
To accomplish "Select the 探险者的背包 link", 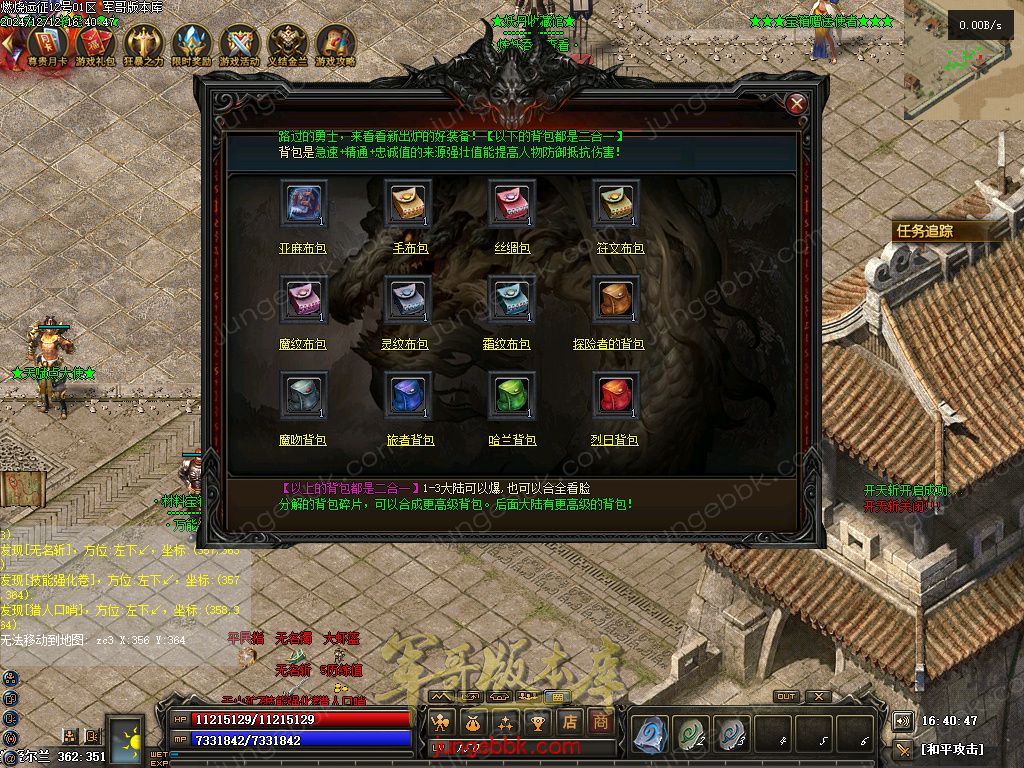I will [x=608, y=344].
